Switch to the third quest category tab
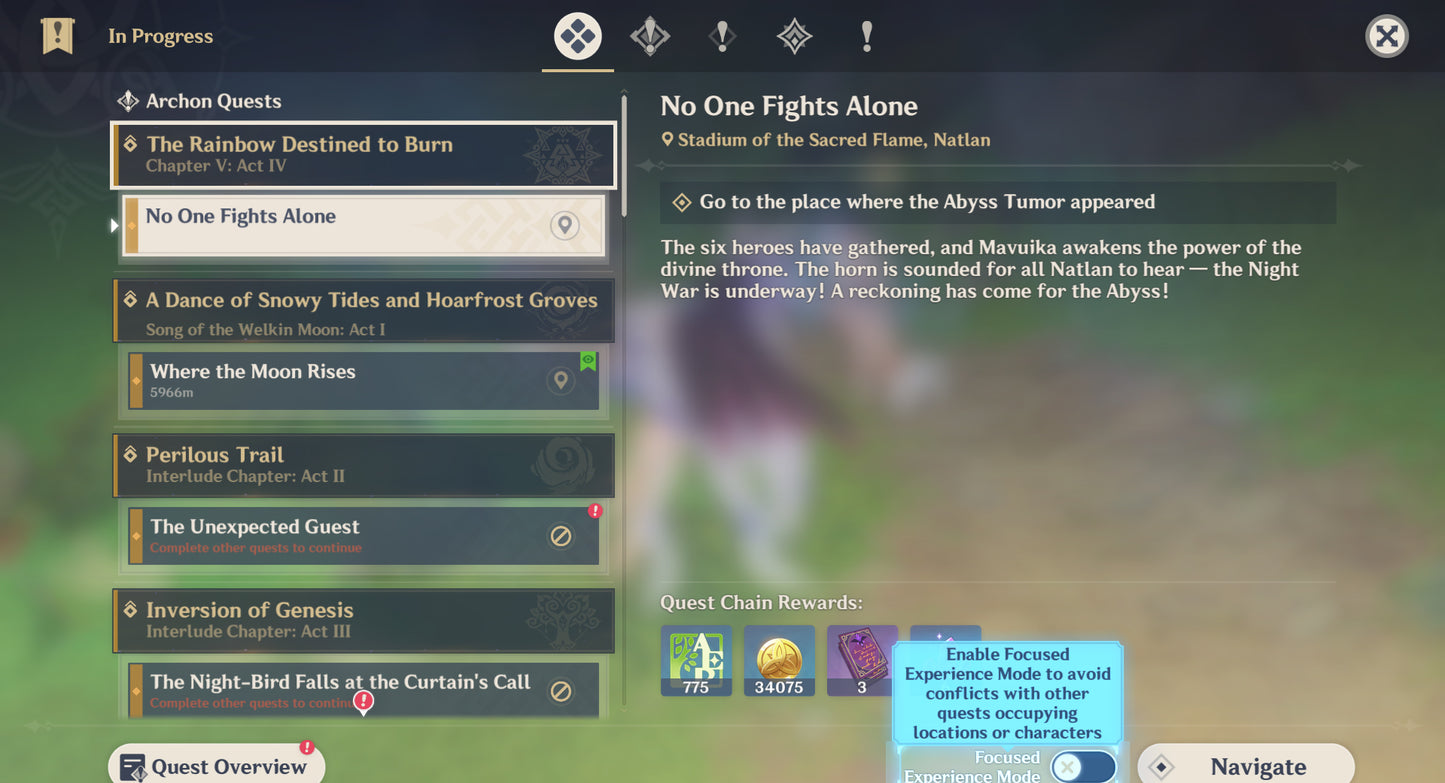The height and width of the screenshot is (783, 1445). (x=722, y=37)
